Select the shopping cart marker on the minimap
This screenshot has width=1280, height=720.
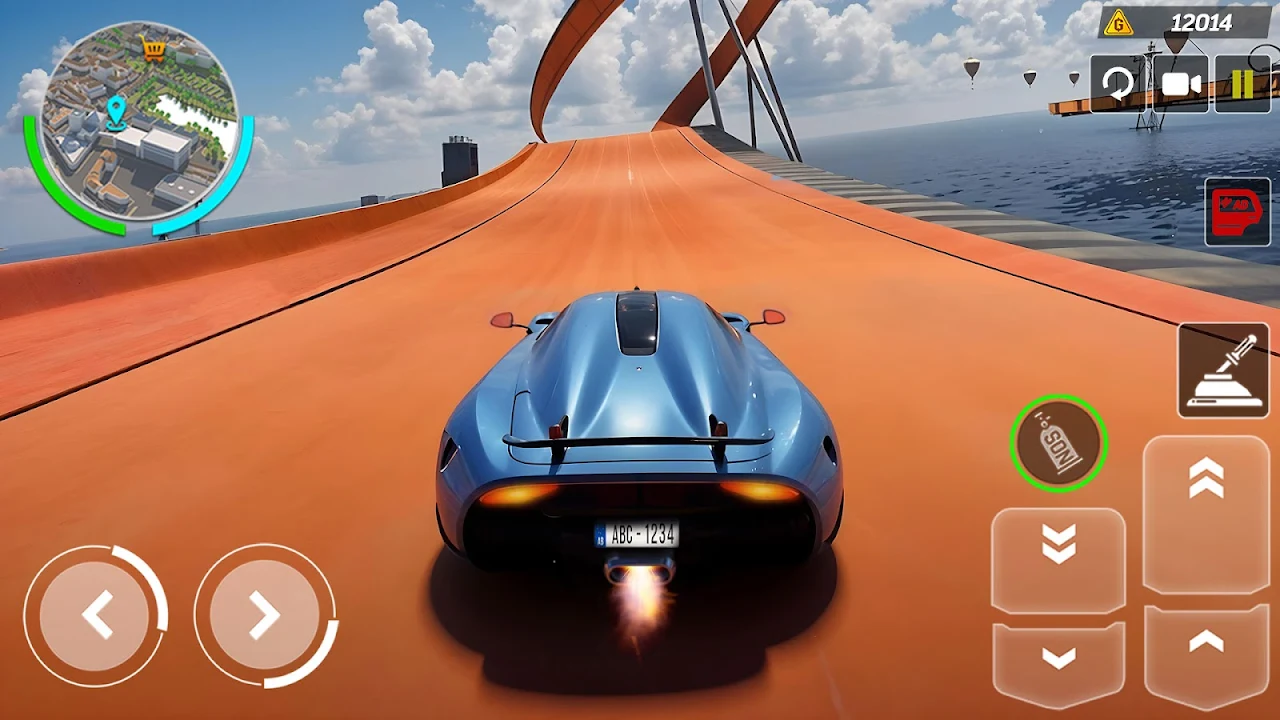(153, 49)
